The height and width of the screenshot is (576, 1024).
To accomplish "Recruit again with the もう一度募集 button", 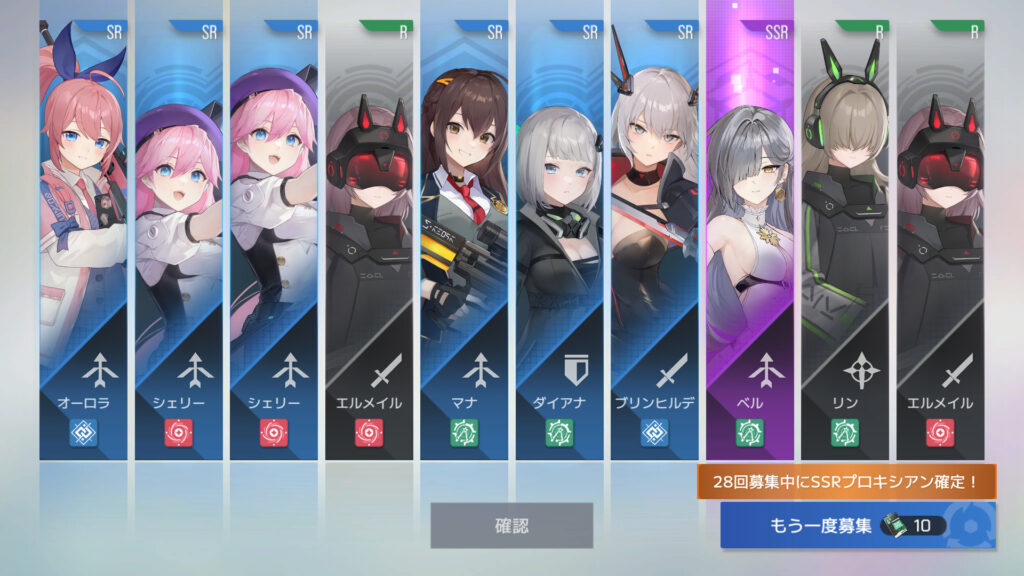I will point(856,525).
